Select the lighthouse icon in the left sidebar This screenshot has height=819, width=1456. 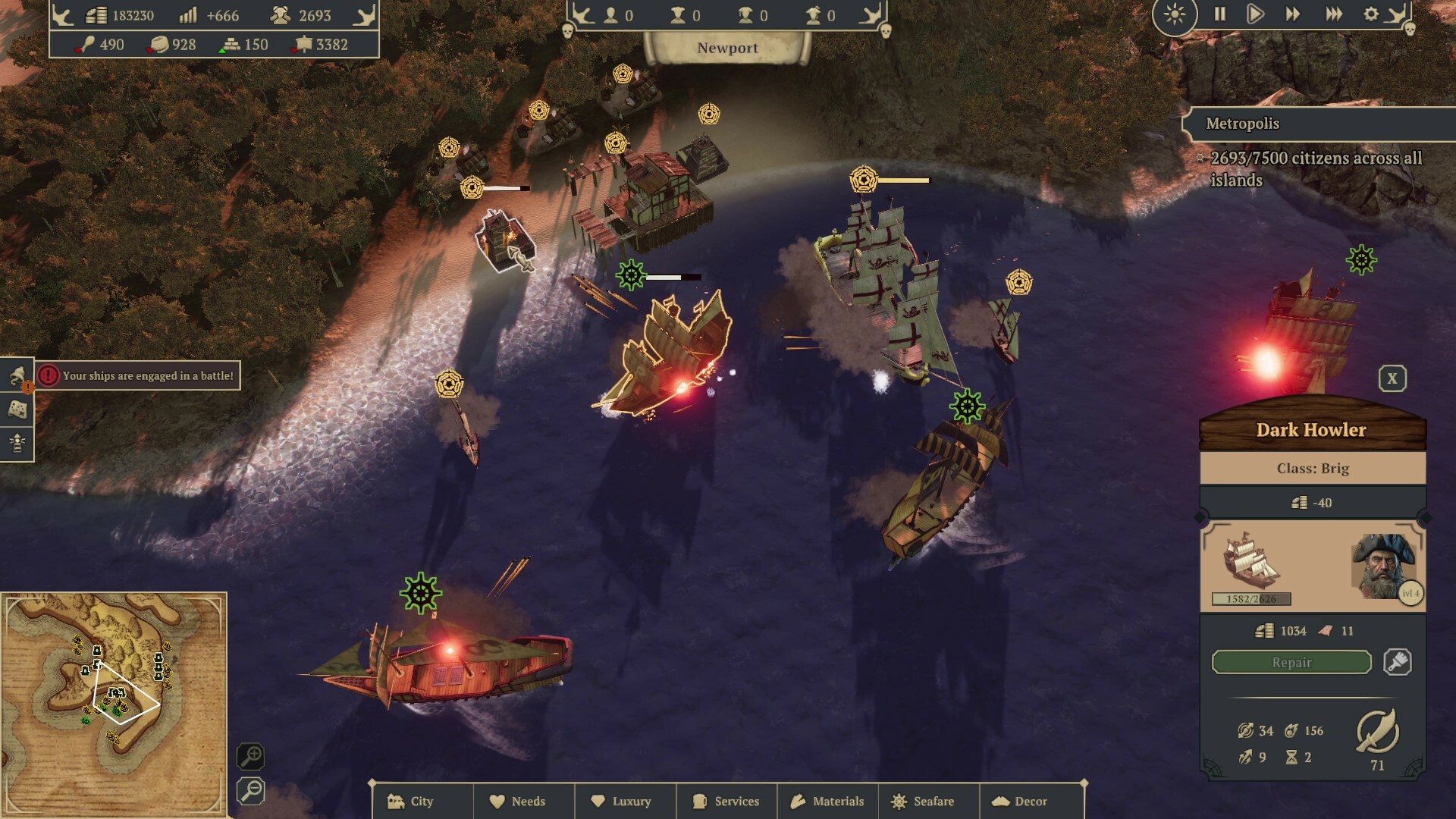pyautogui.click(x=17, y=442)
